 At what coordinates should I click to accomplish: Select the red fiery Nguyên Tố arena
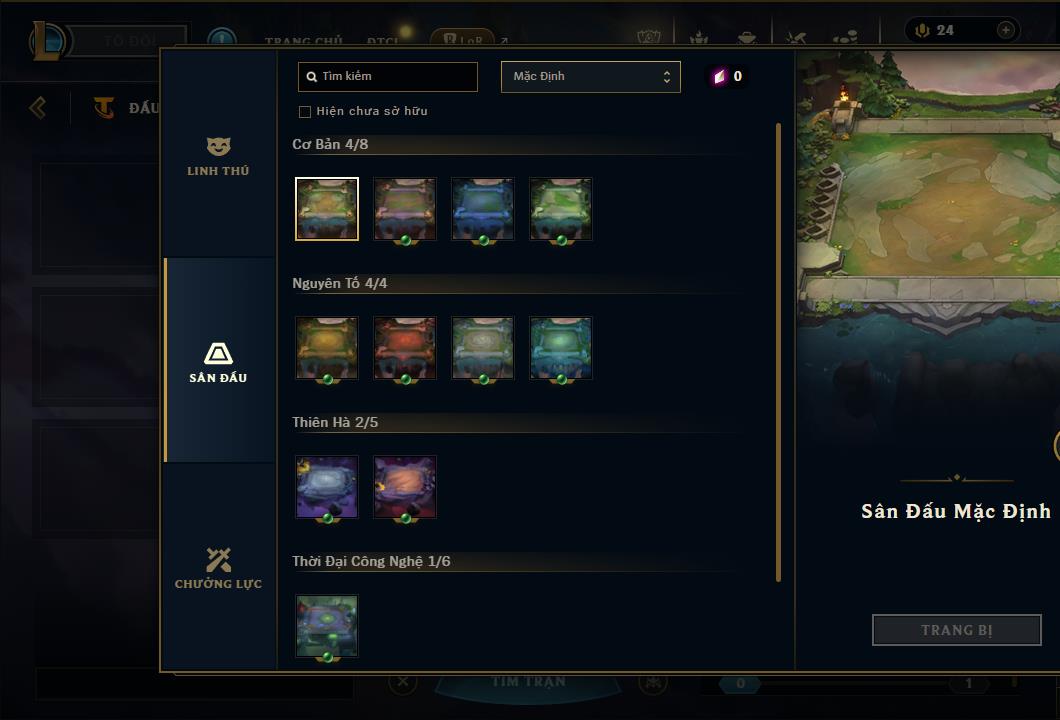tap(405, 348)
